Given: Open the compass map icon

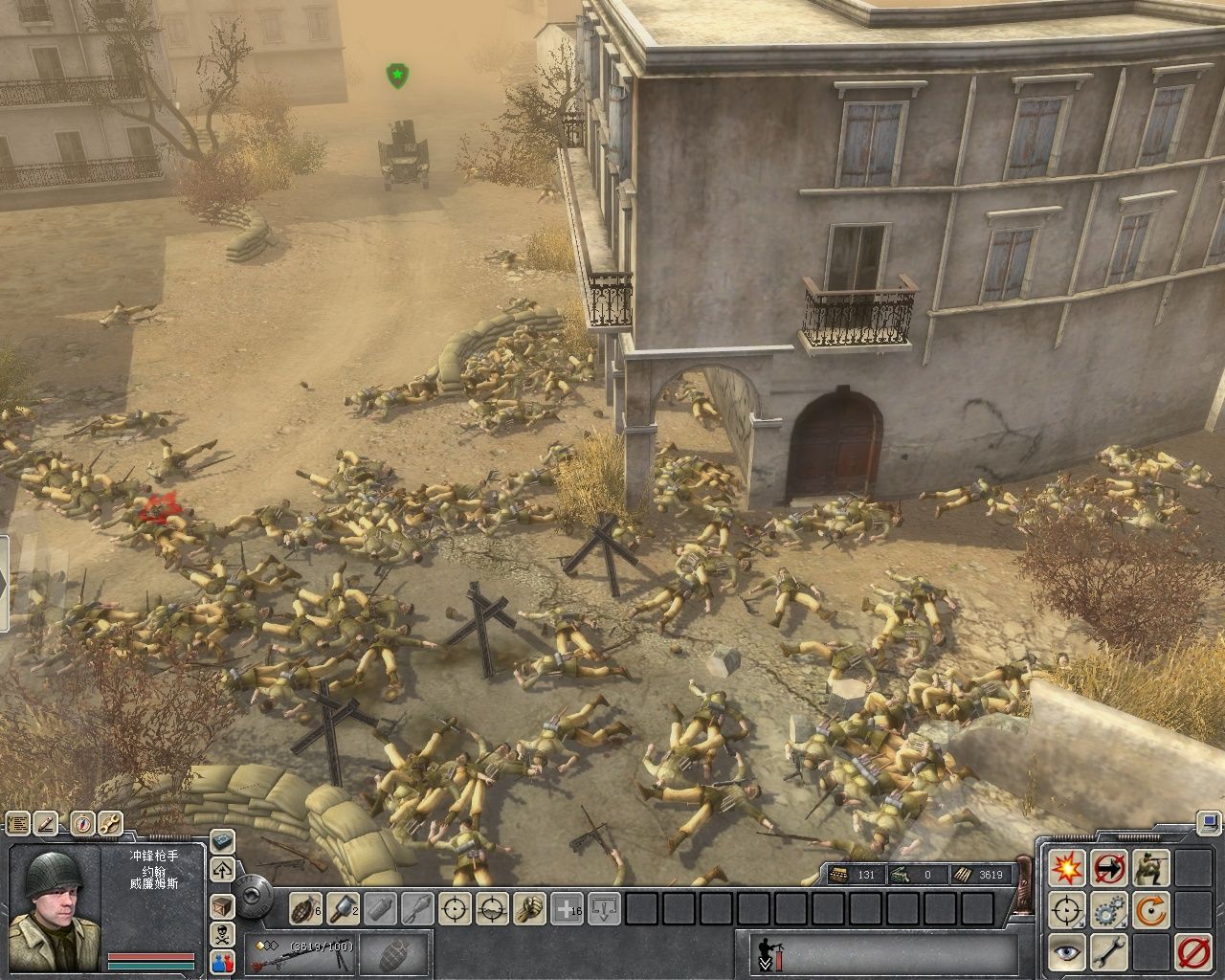Looking at the screenshot, I should [84, 823].
